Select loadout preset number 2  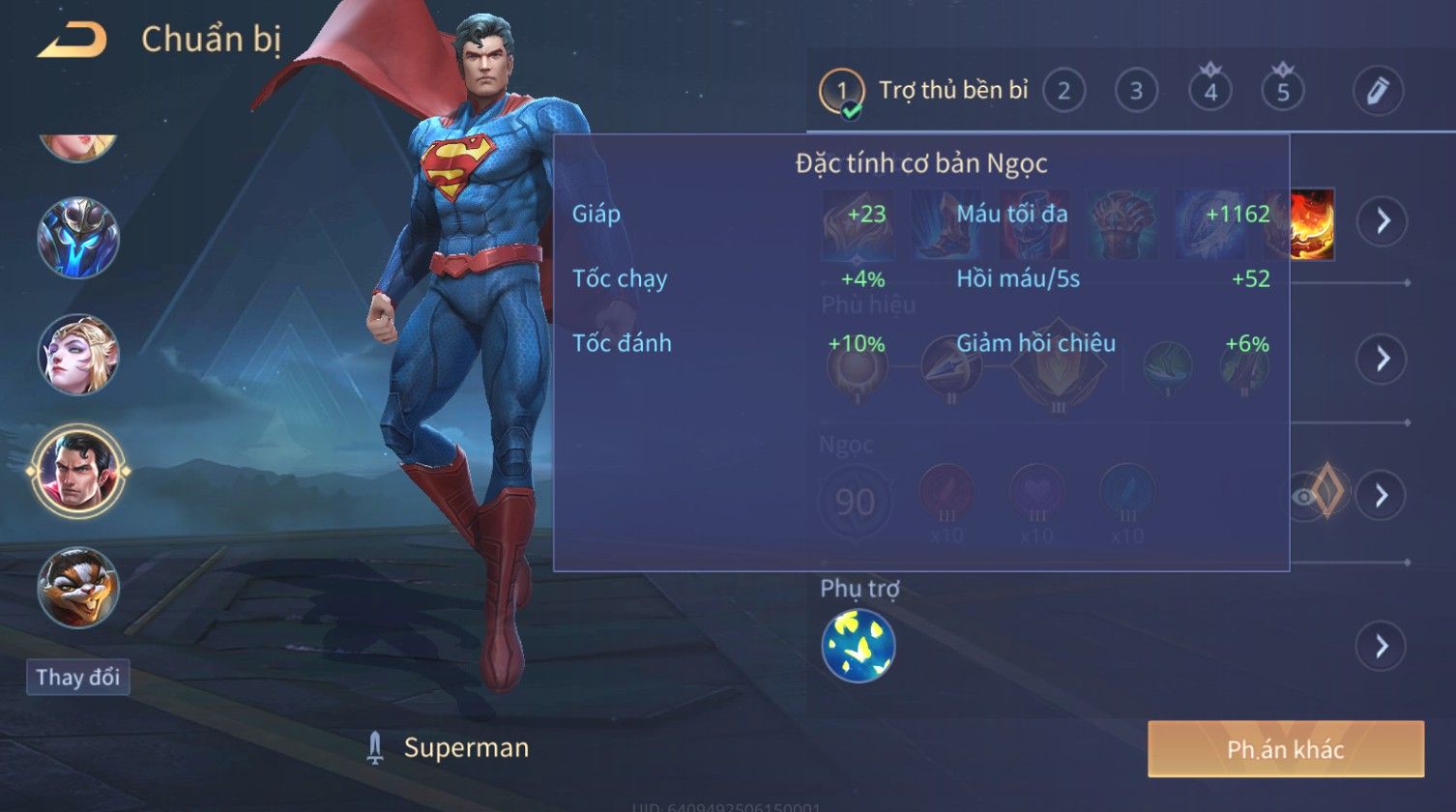[x=1063, y=92]
